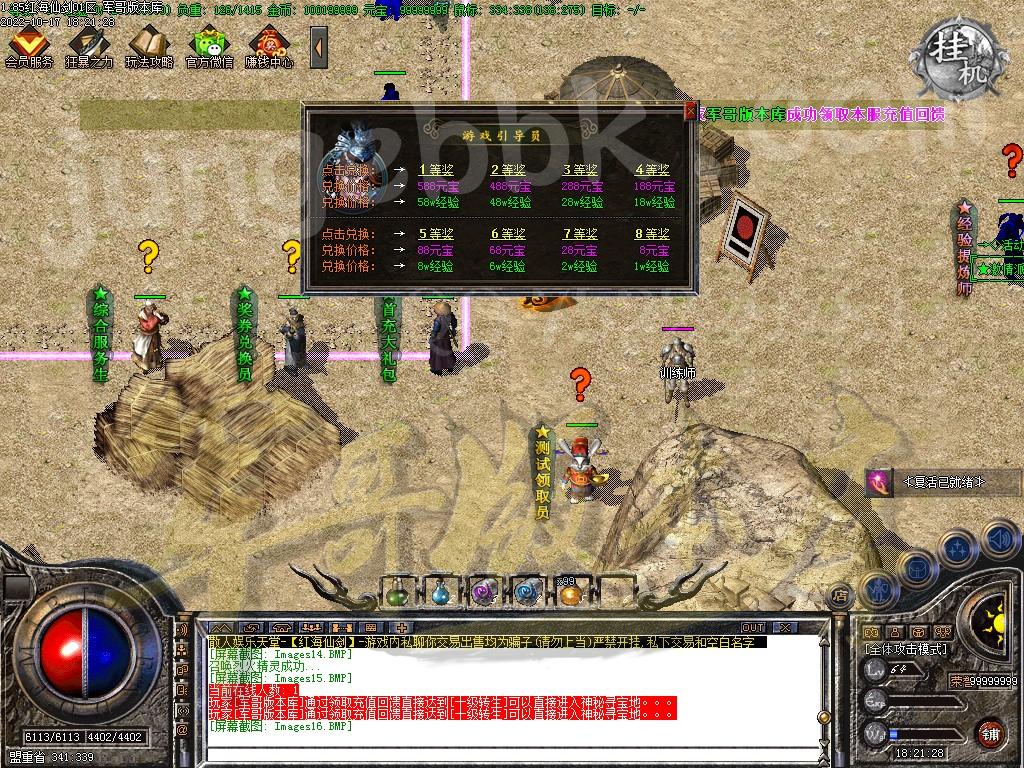Screen dimensions: 1024x768
Task: Redeem the 4等奖 prize link
Action: click(x=652, y=170)
